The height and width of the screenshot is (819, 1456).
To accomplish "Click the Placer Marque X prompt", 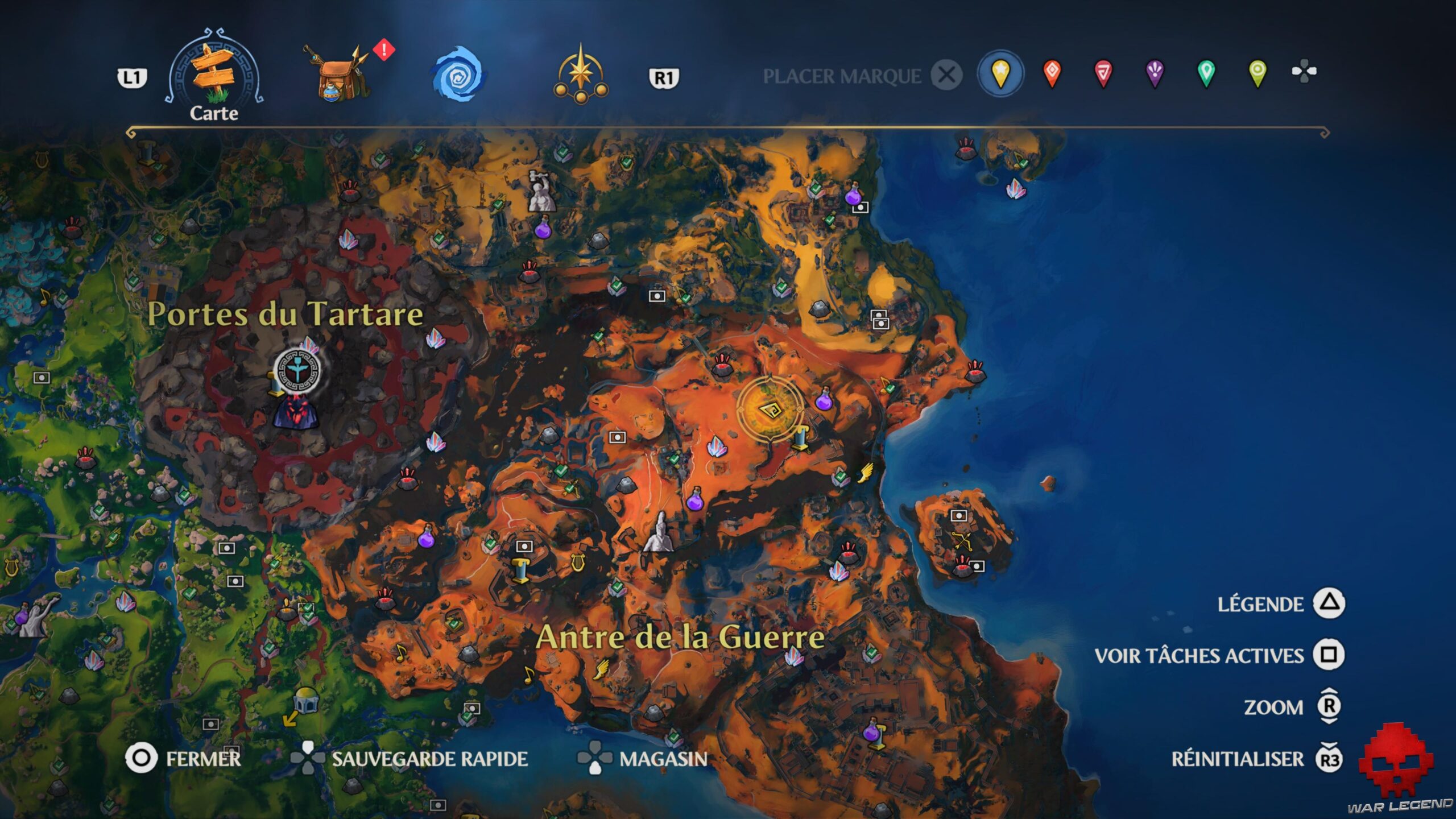I will [945, 74].
